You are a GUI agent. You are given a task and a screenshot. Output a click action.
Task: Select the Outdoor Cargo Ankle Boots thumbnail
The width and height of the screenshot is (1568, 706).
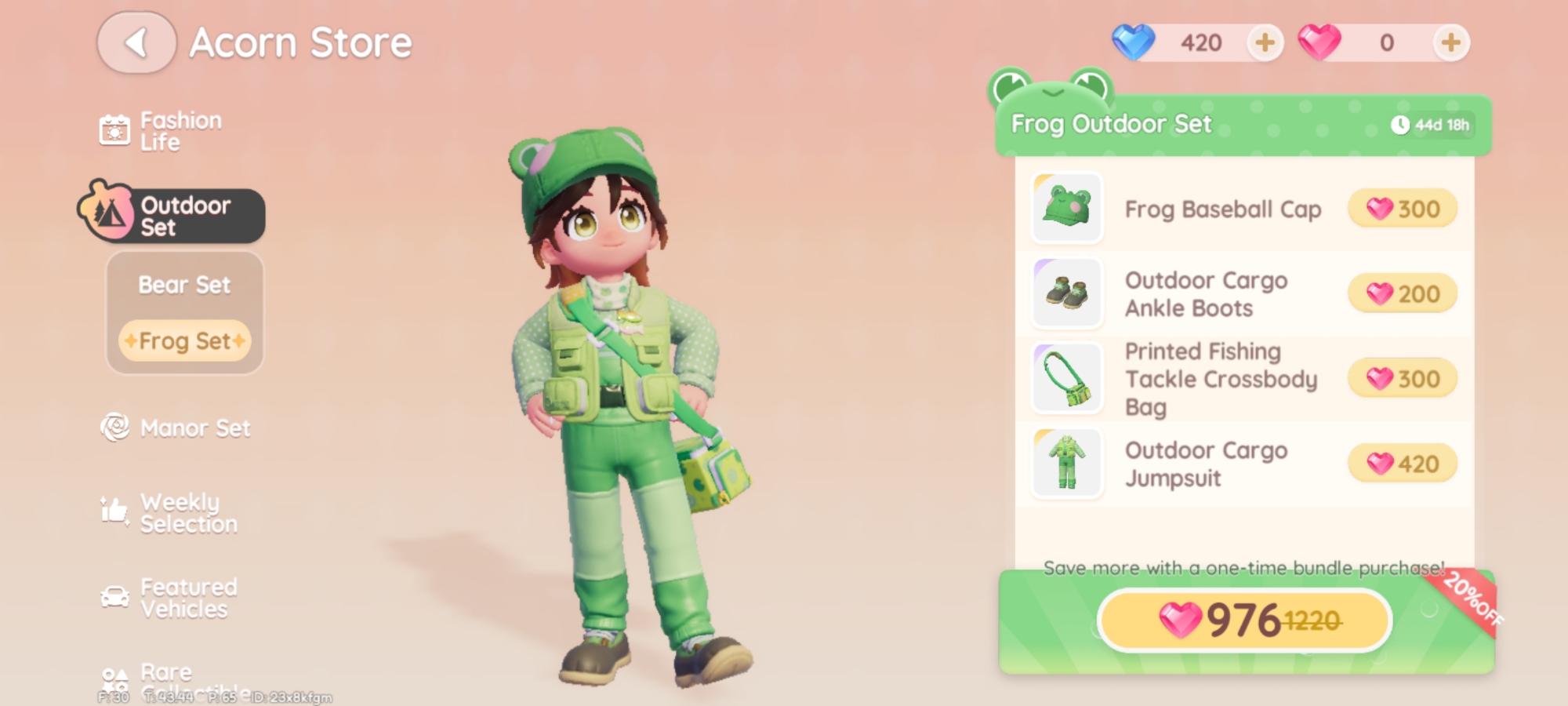point(1067,293)
